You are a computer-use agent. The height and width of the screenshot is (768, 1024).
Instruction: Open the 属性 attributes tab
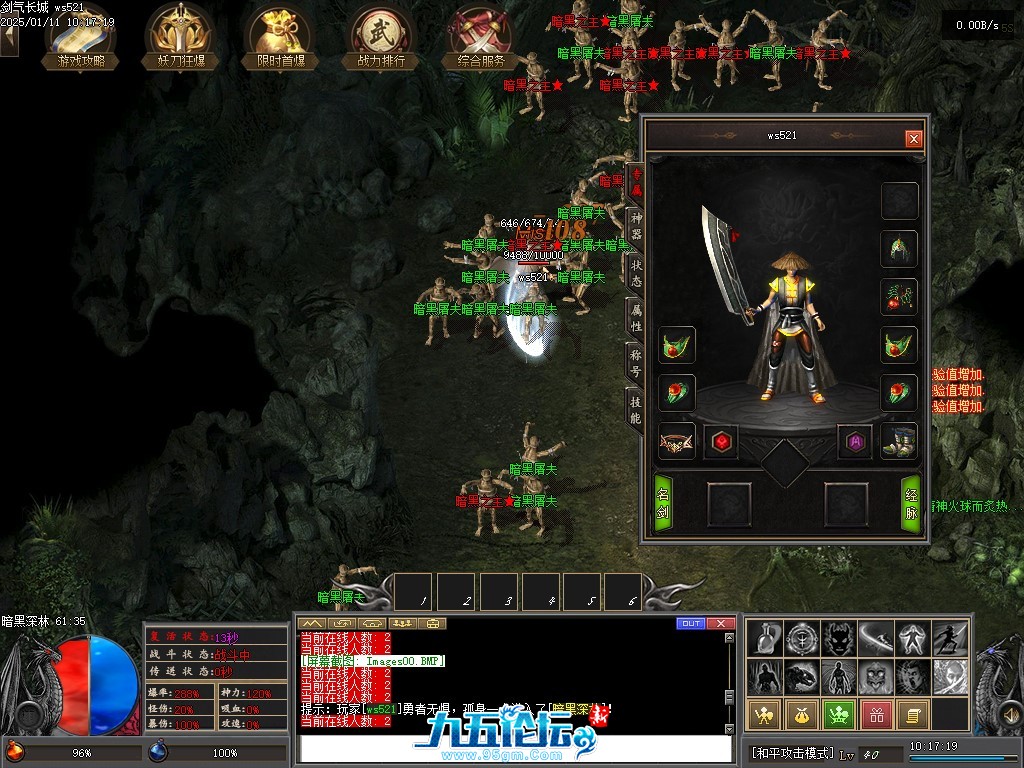pyautogui.click(x=635, y=316)
